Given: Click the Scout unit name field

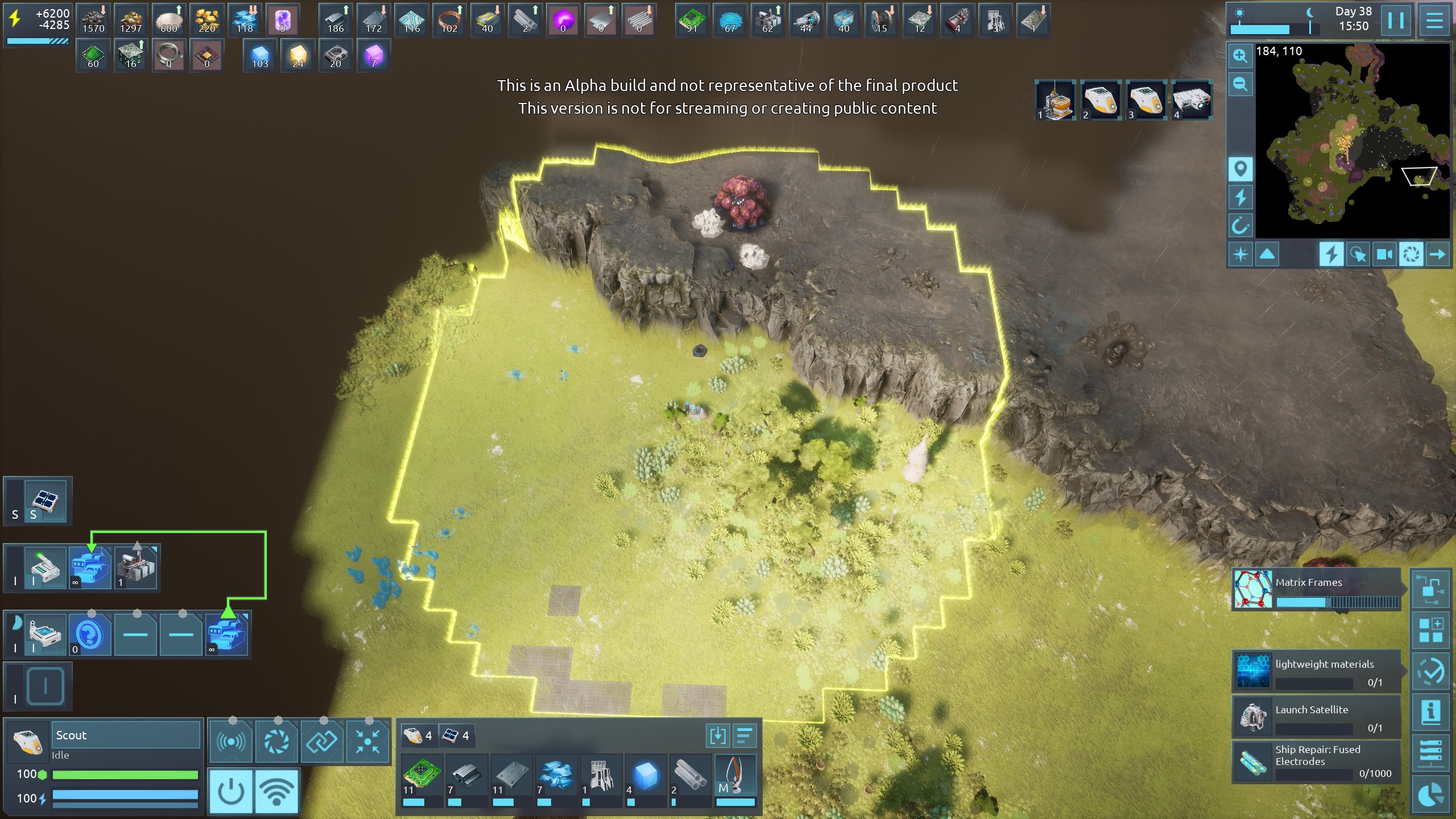Looking at the screenshot, I should click(126, 735).
